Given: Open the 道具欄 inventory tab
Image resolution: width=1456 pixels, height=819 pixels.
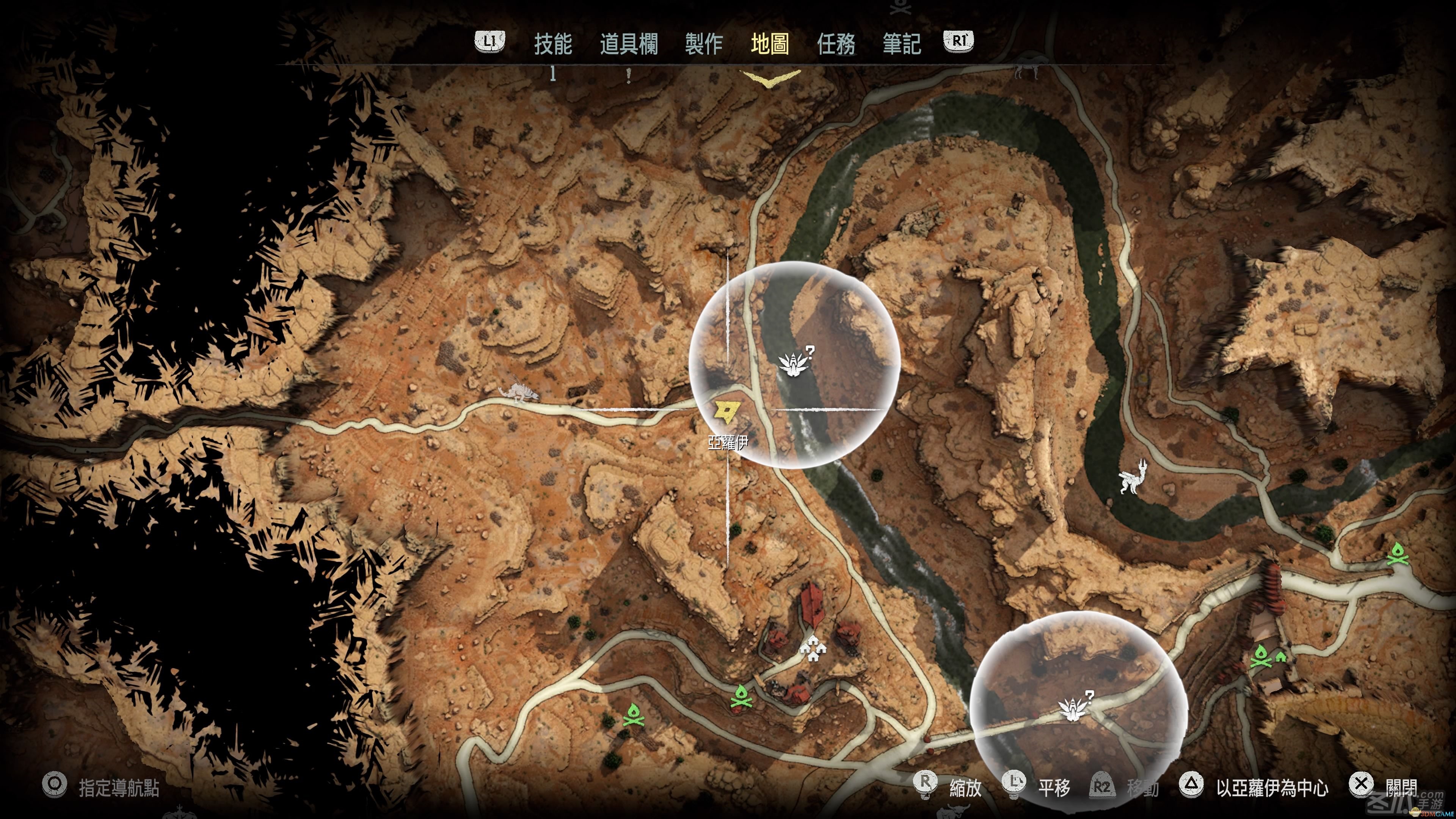Looking at the screenshot, I should click(629, 44).
